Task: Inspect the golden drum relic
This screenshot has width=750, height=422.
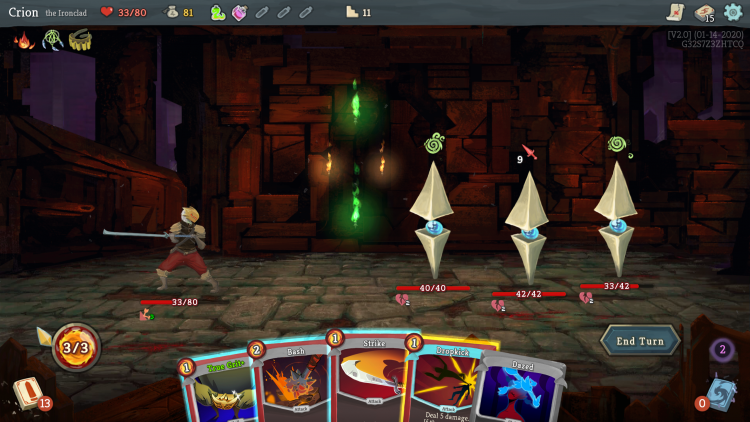Action: tap(80, 40)
